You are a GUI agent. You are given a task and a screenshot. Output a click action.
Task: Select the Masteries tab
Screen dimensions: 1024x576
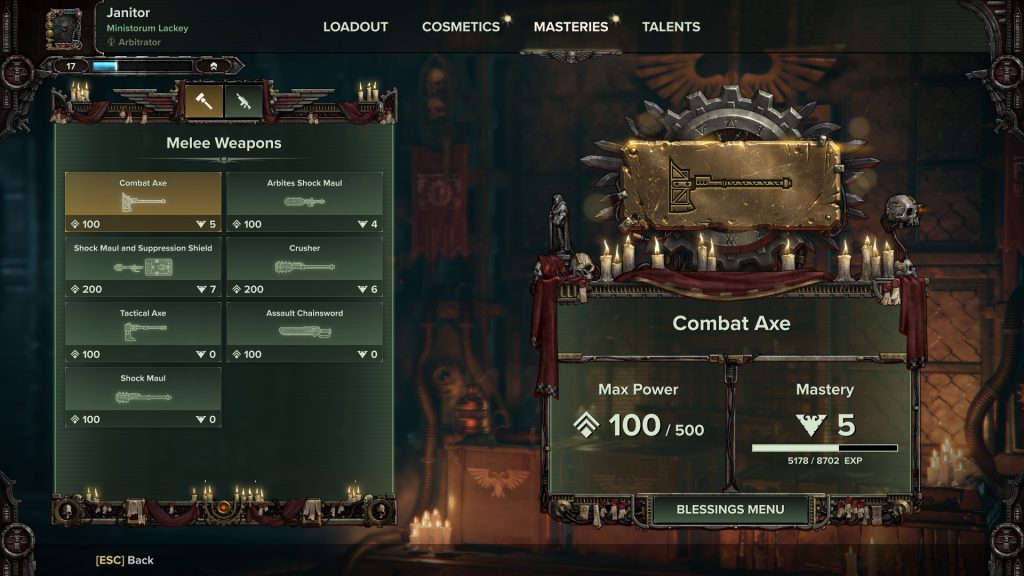[x=570, y=27]
